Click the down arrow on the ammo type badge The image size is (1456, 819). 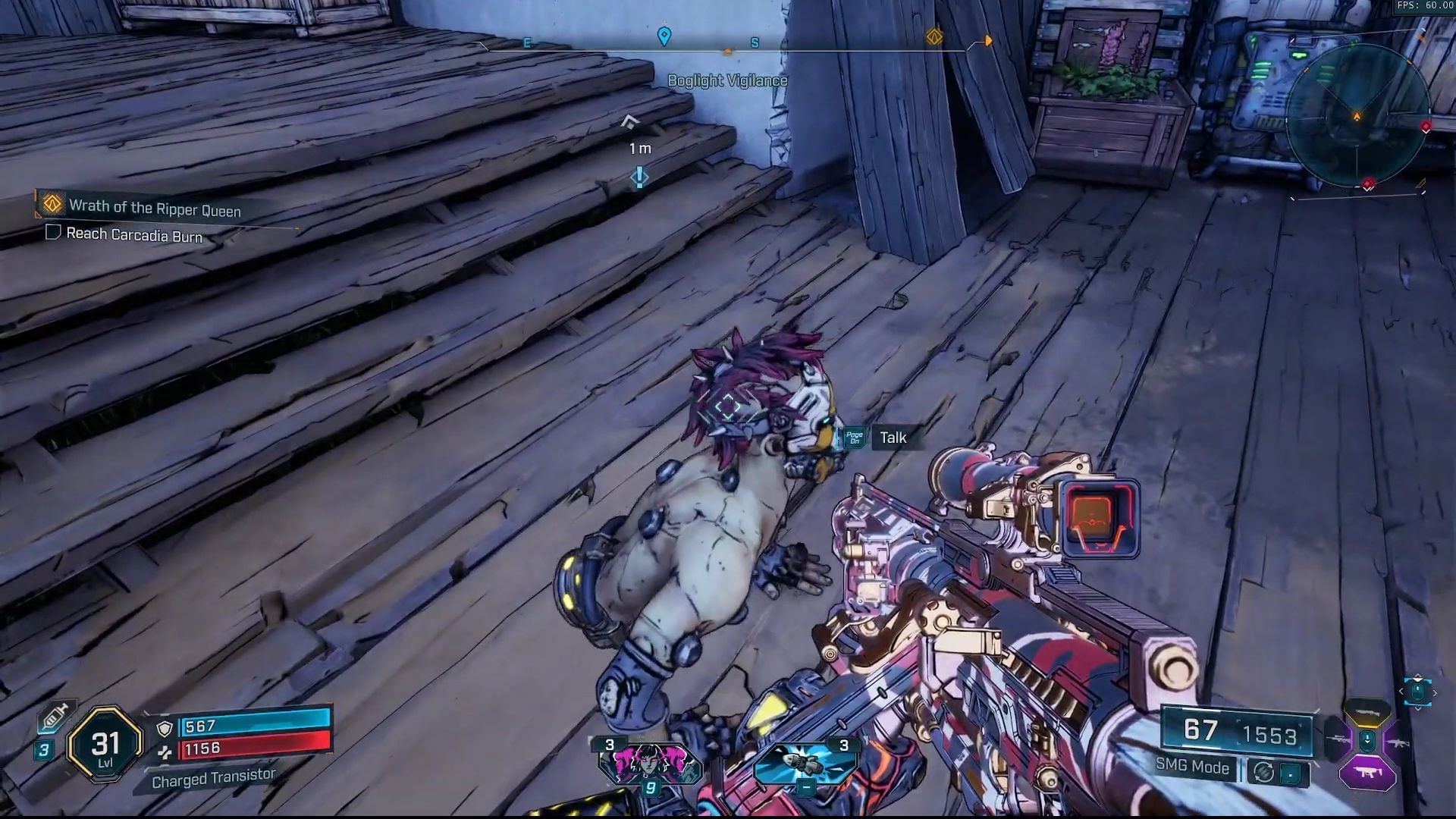click(x=1367, y=740)
